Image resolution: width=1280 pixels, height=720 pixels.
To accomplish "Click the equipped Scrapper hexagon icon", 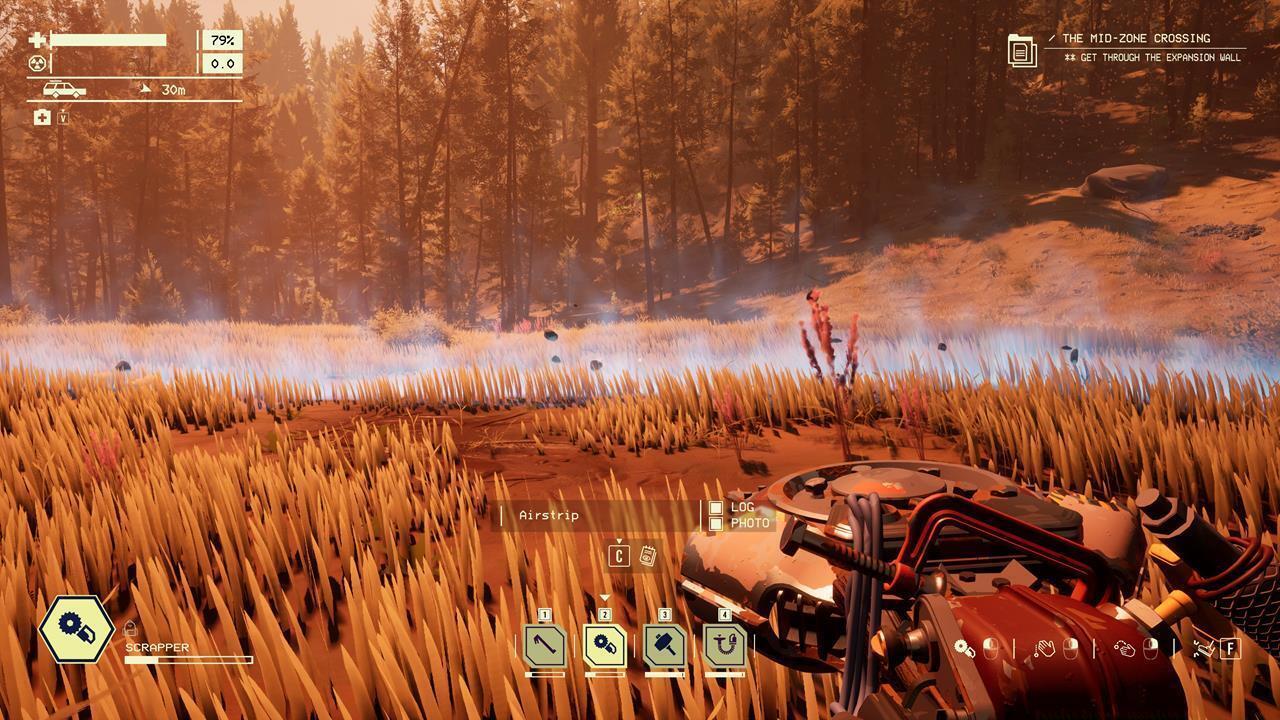I will coord(76,629).
